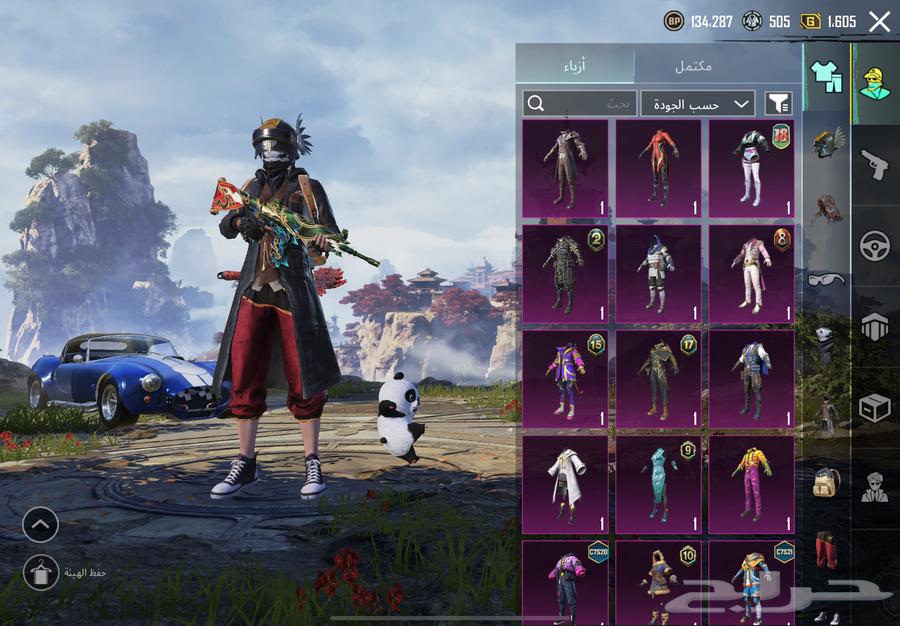Show the red pants category
The height and width of the screenshot is (626, 900).
click(826, 550)
